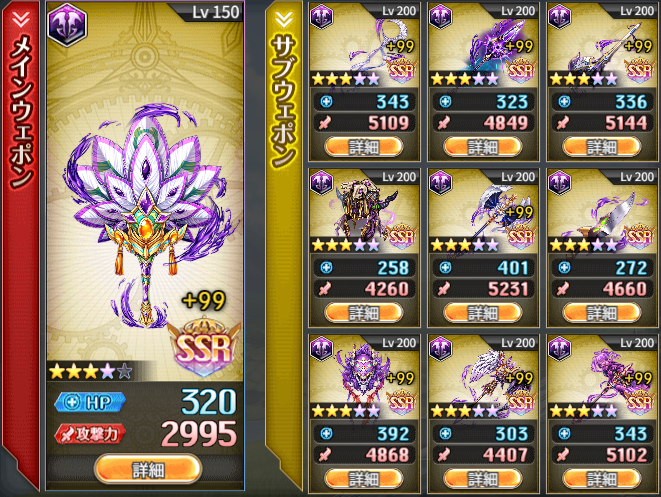Collapse the メインウェポン red header
The image size is (661, 497).
point(21,17)
